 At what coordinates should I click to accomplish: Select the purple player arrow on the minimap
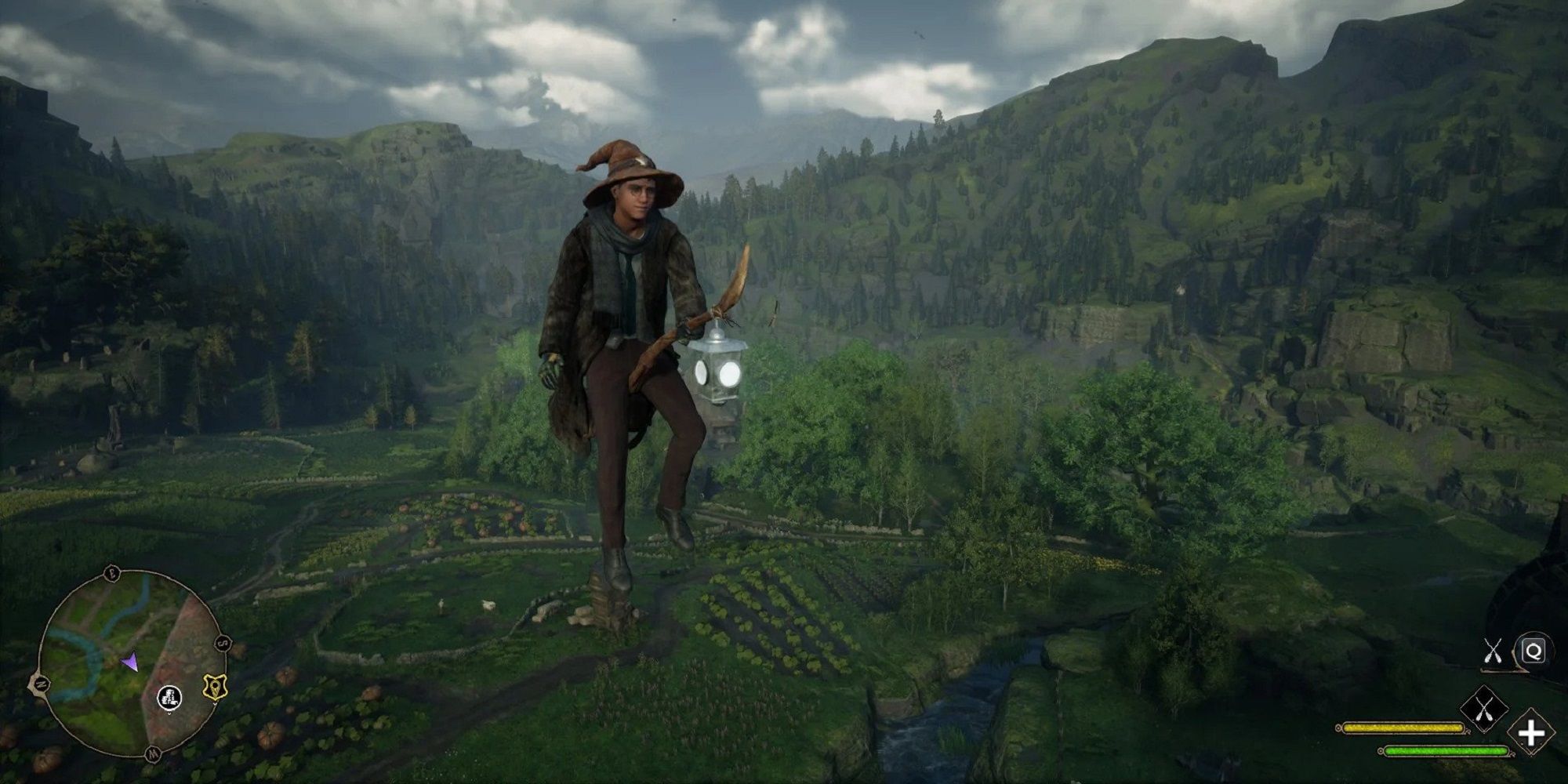(x=130, y=662)
